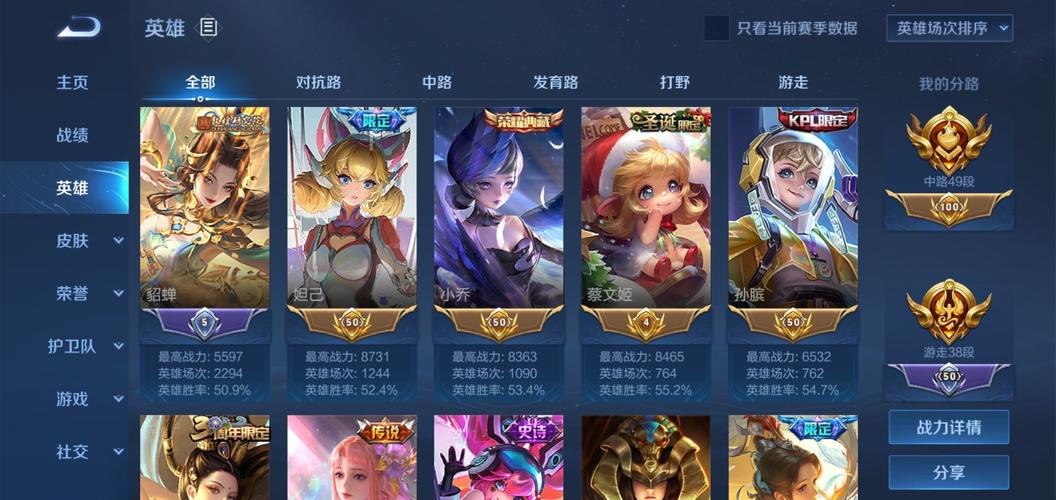
Task: Go back using the return arrow
Action: coord(78,28)
